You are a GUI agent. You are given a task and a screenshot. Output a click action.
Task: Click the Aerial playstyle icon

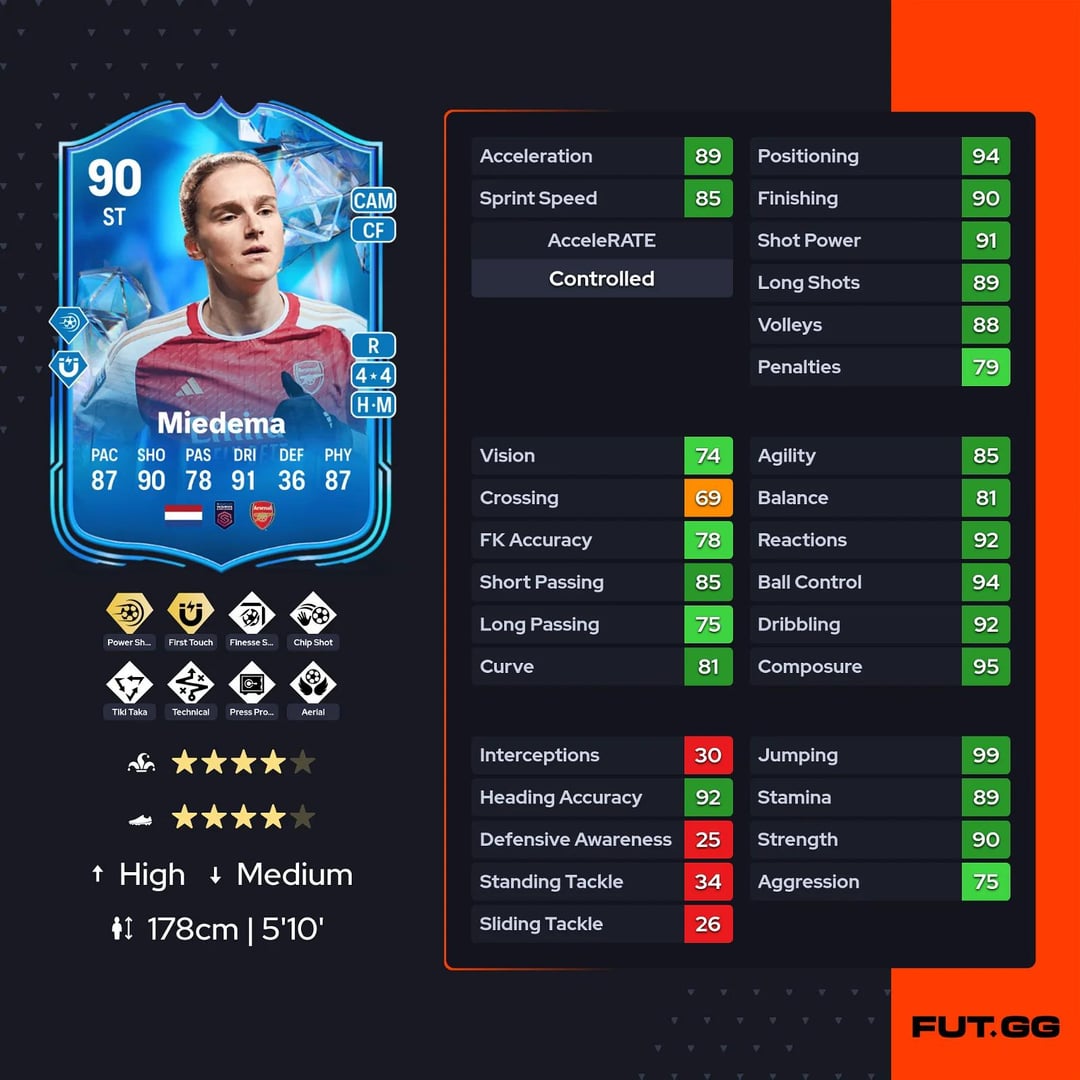tap(313, 684)
